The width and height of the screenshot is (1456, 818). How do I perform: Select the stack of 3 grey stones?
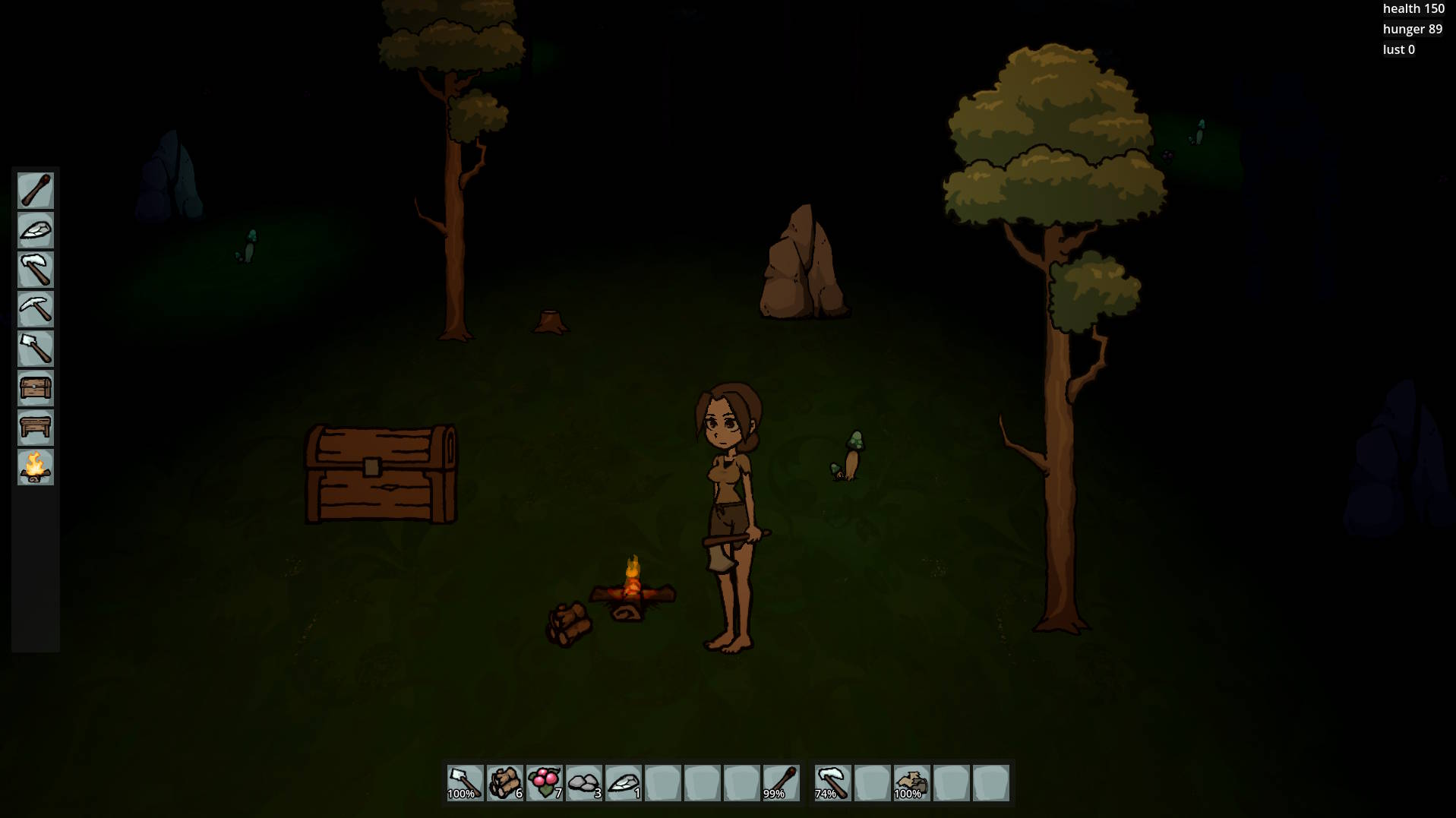click(583, 783)
